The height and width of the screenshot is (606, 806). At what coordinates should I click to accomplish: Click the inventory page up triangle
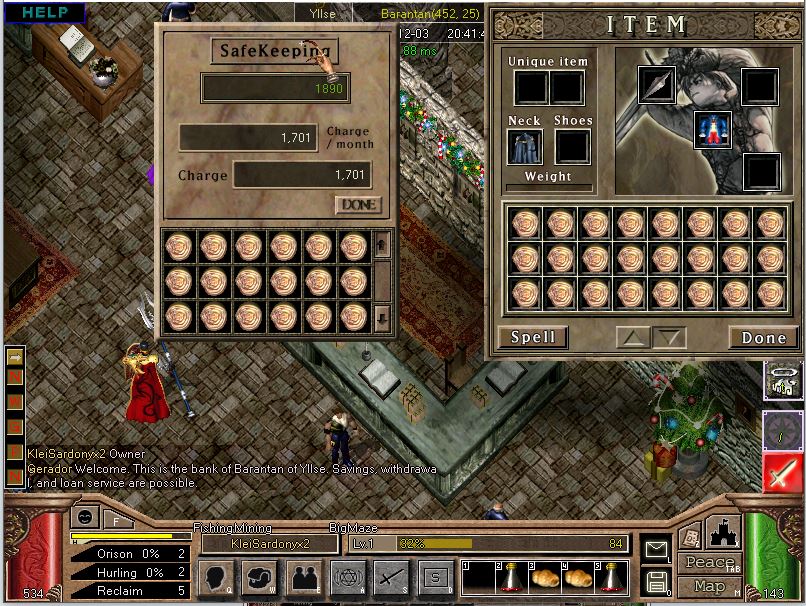tap(632, 338)
